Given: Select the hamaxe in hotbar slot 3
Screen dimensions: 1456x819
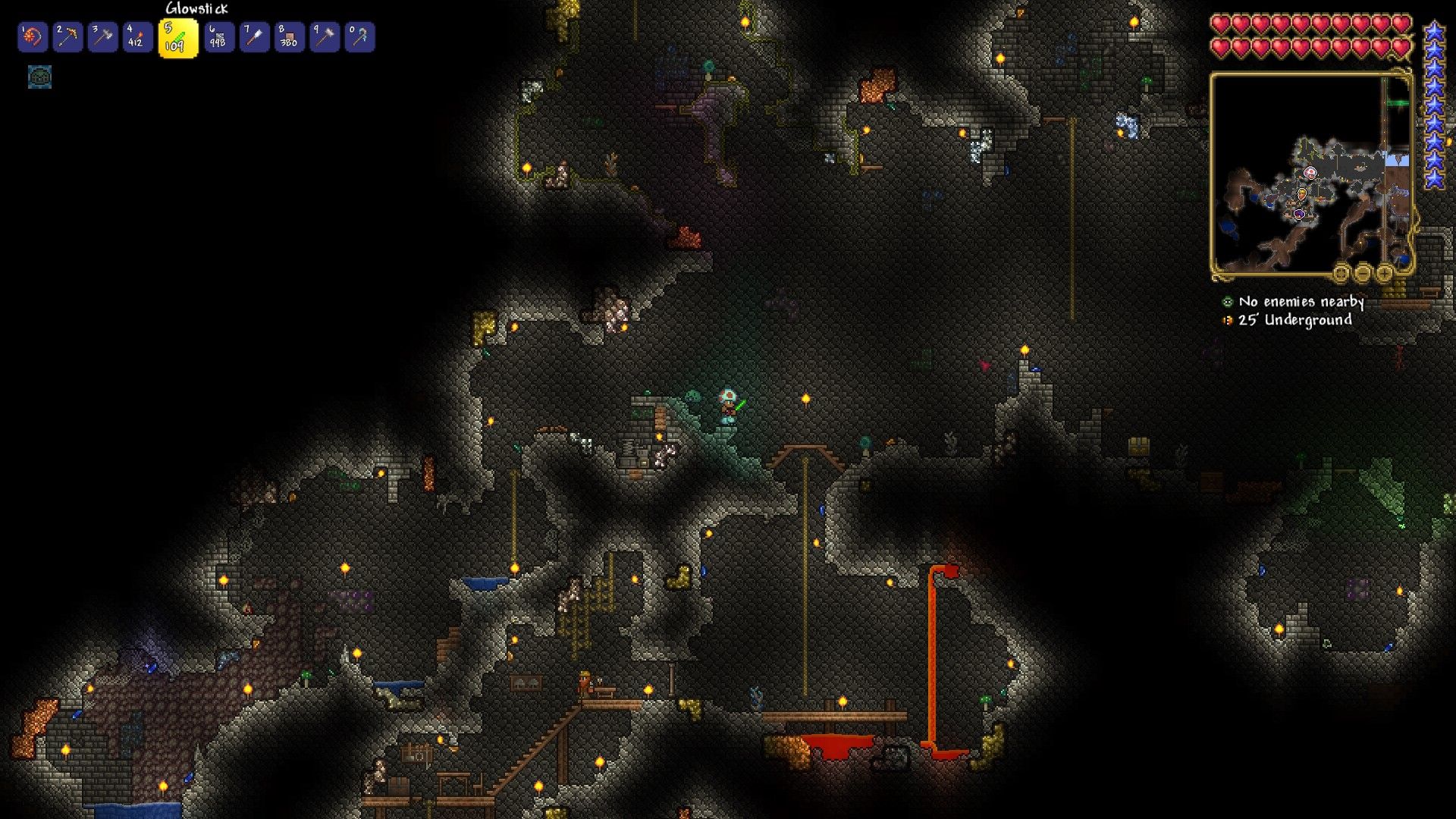Looking at the screenshot, I should (x=105, y=36).
